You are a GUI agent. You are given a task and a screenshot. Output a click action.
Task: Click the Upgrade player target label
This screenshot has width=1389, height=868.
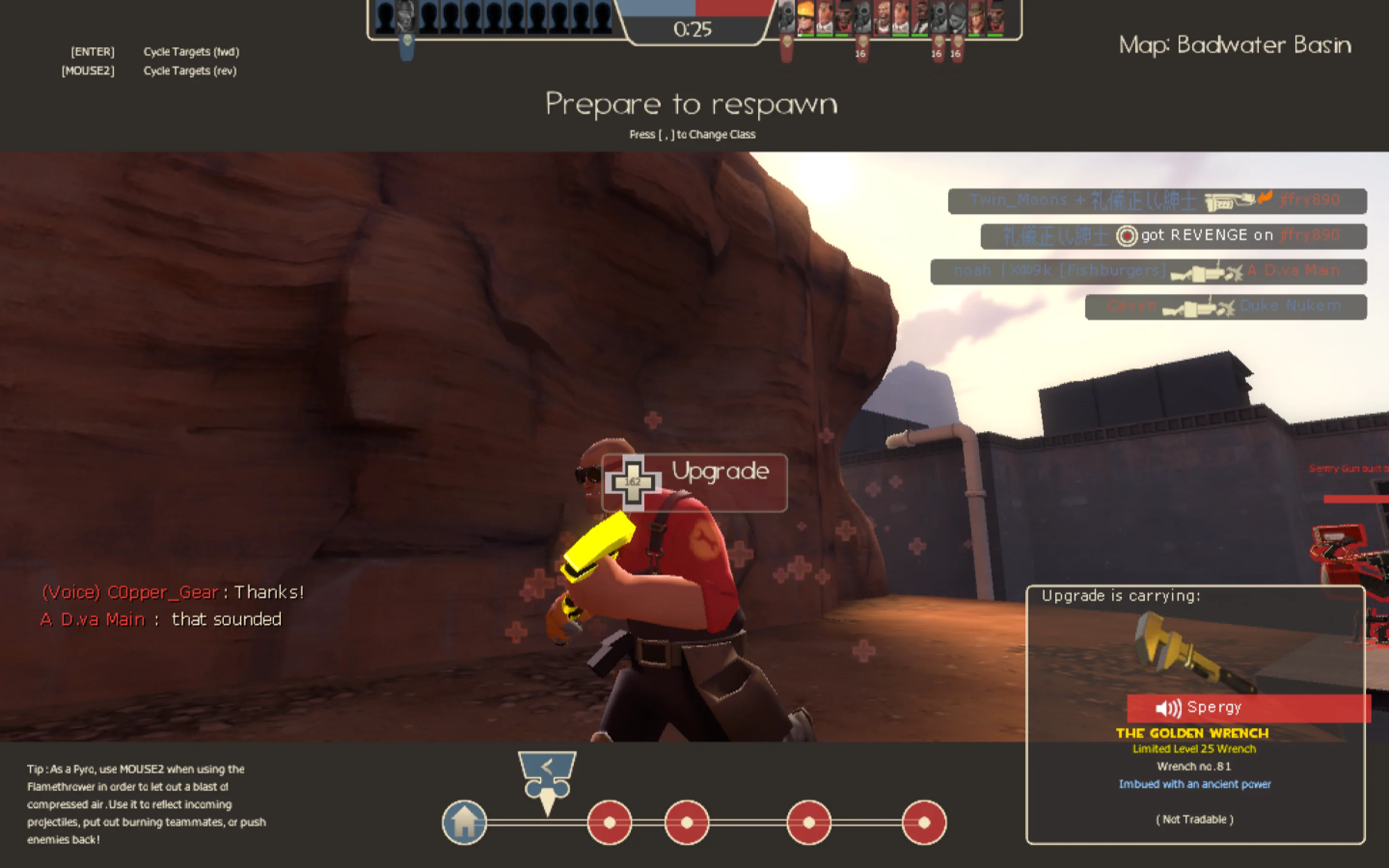coord(694,482)
